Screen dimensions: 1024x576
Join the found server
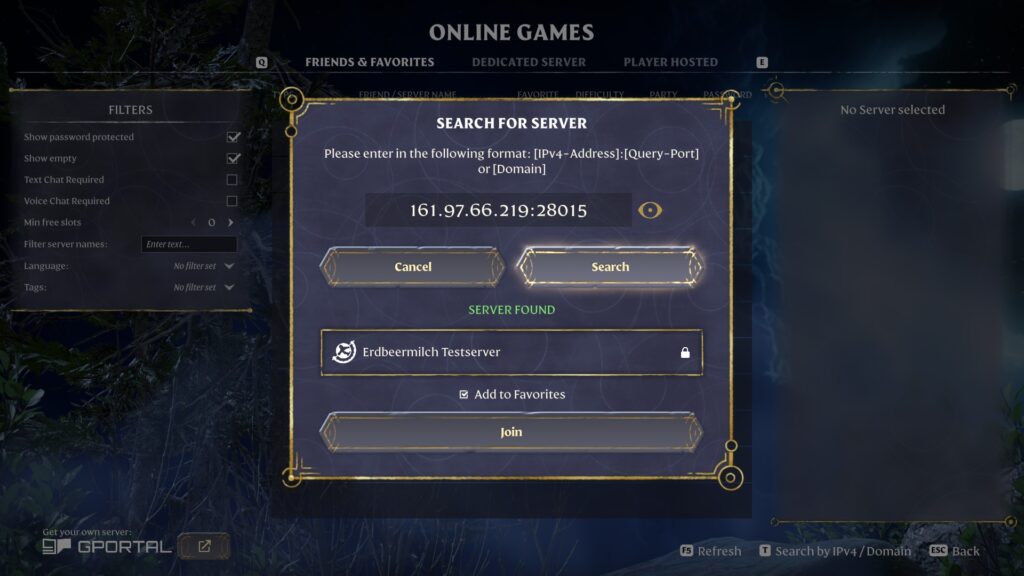coord(511,432)
